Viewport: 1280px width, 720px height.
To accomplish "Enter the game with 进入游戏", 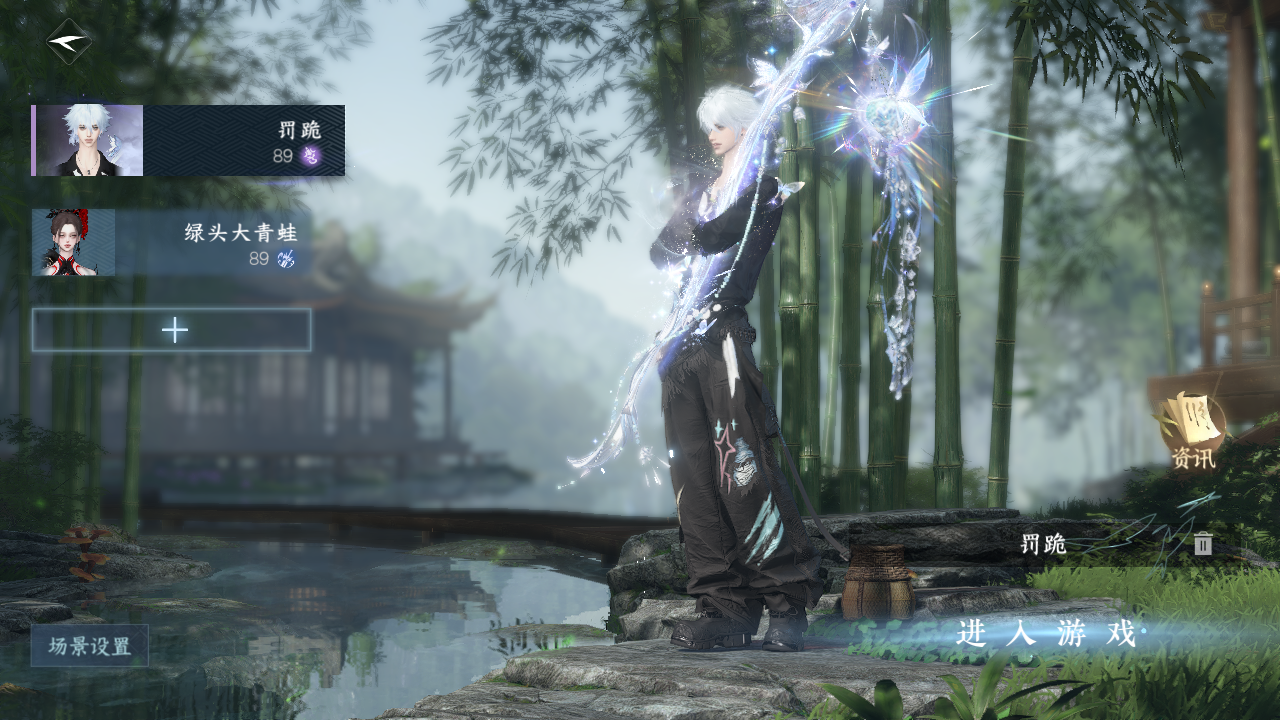I will coord(1046,634).
